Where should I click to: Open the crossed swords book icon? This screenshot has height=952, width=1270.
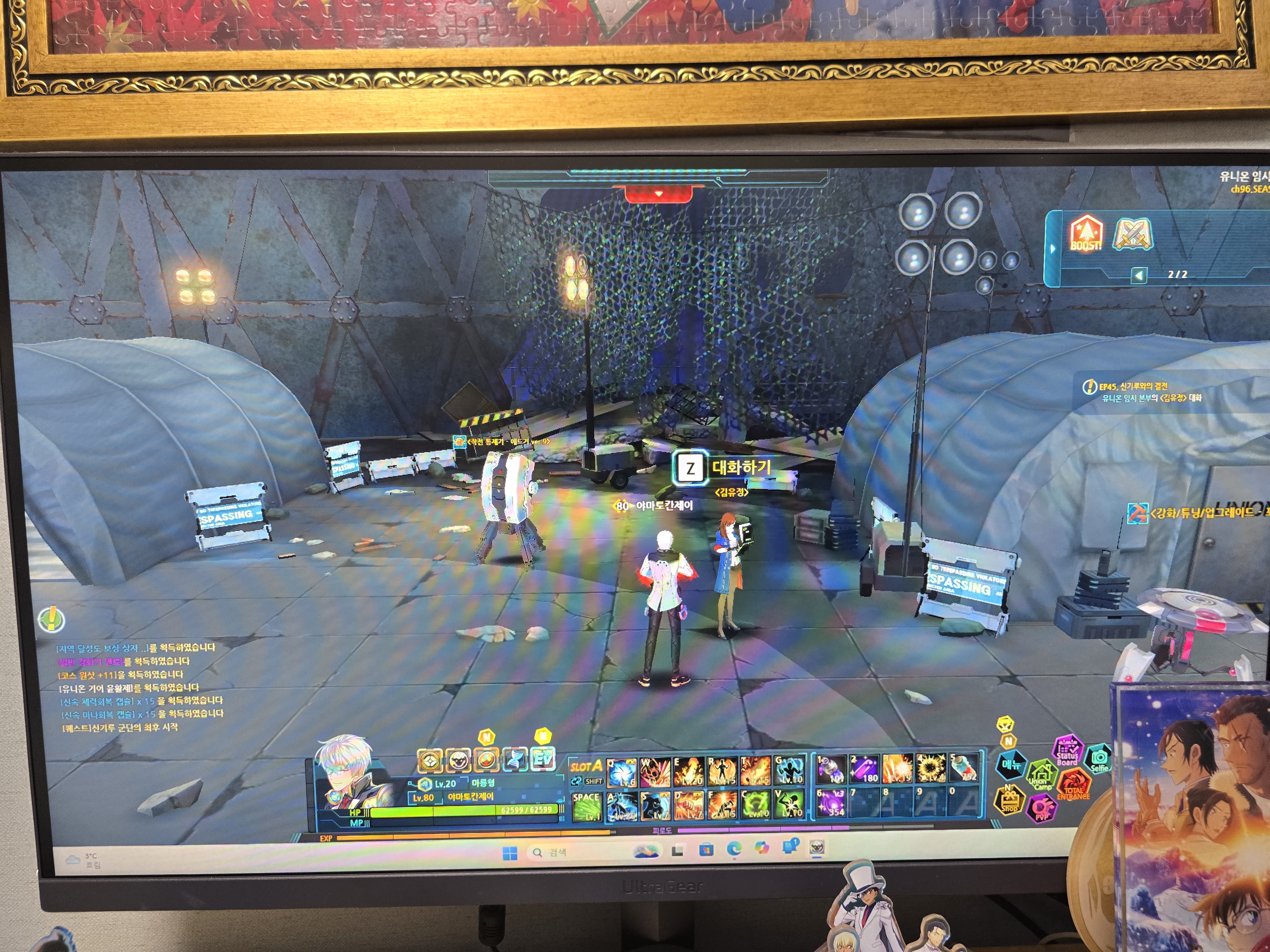[x=1132, y=234]
